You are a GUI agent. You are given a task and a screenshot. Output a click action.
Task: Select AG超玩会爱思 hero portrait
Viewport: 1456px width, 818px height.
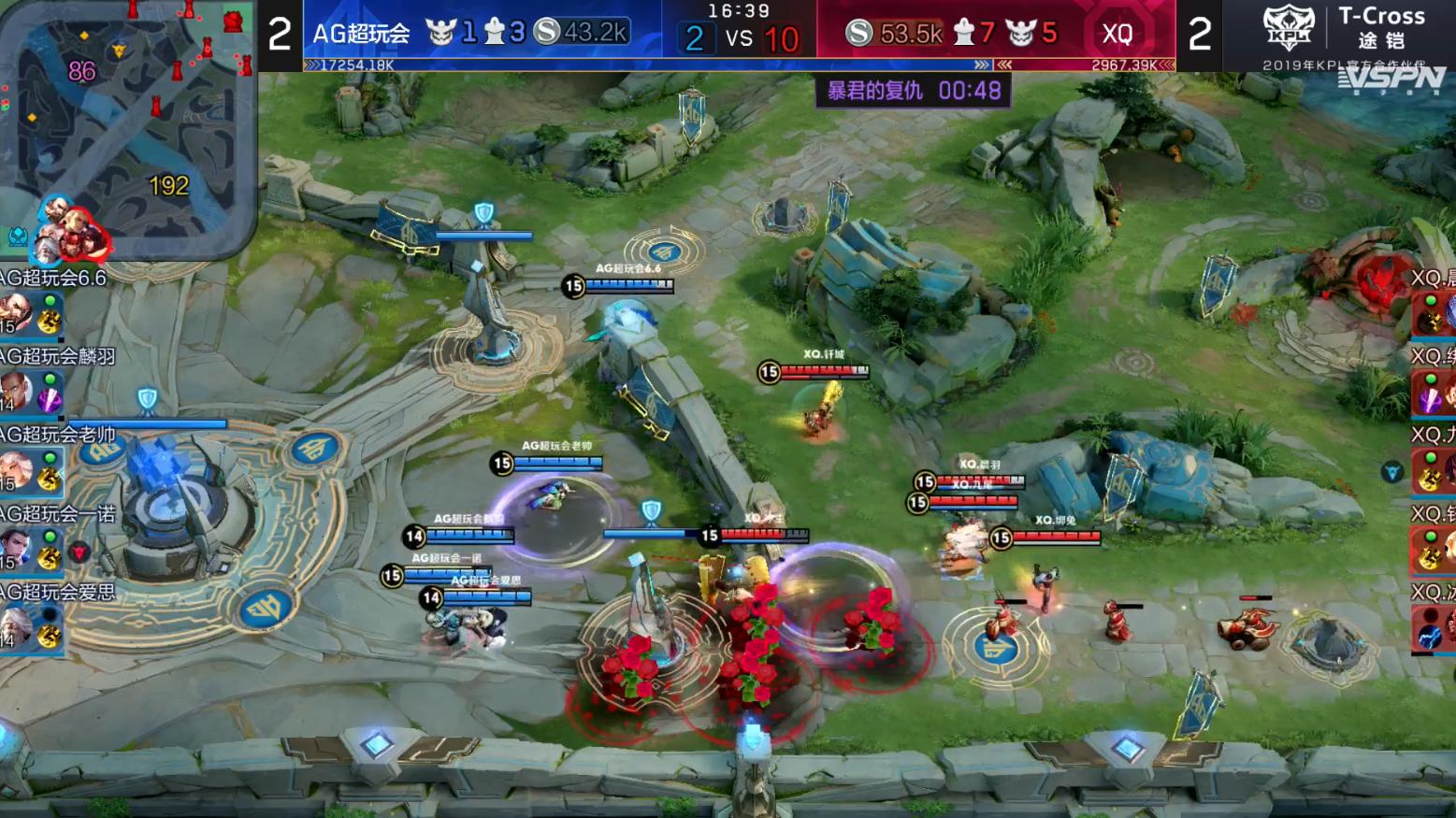15,626
